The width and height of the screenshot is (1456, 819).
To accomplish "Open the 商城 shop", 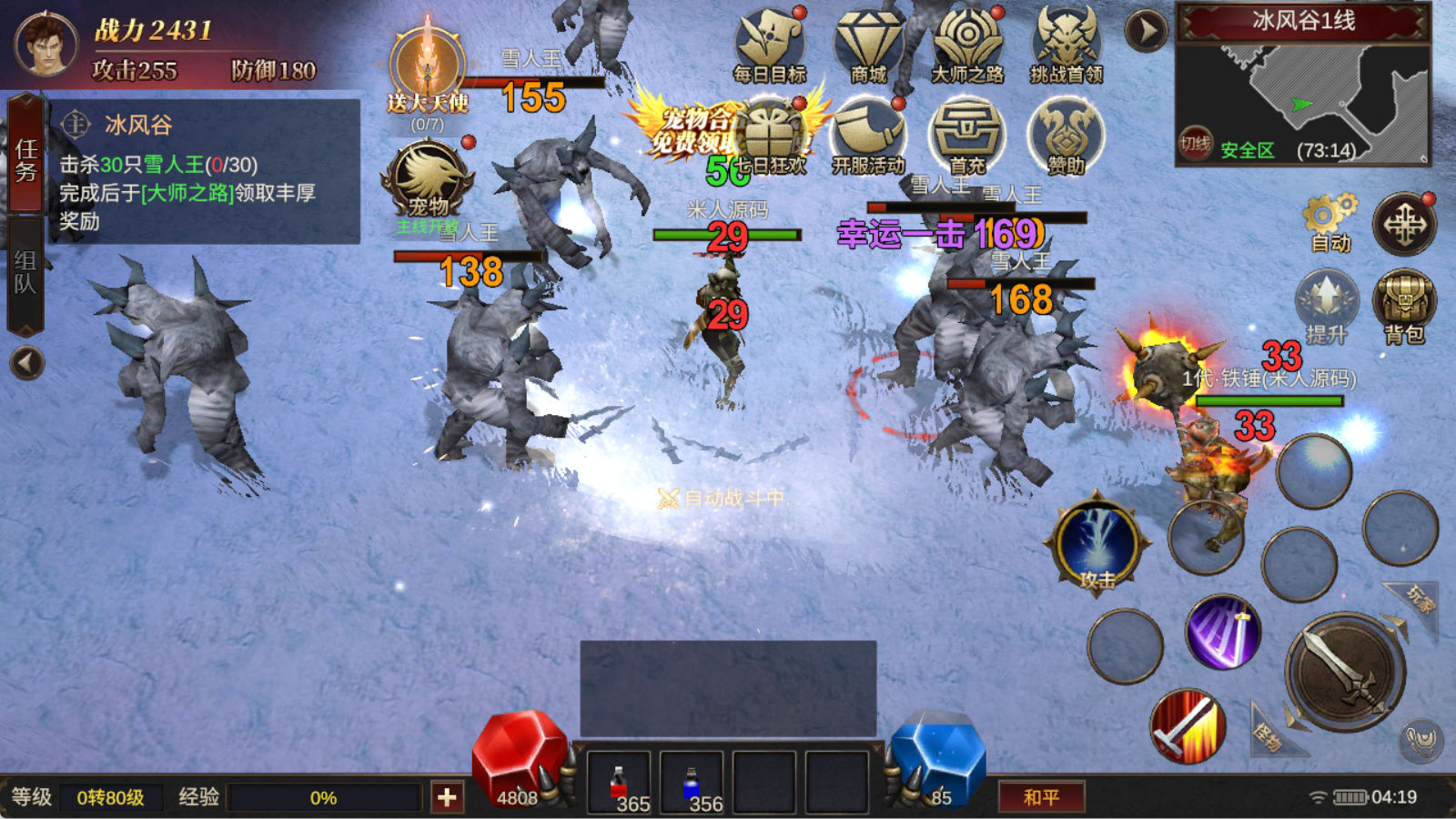I will pos(868,45).
